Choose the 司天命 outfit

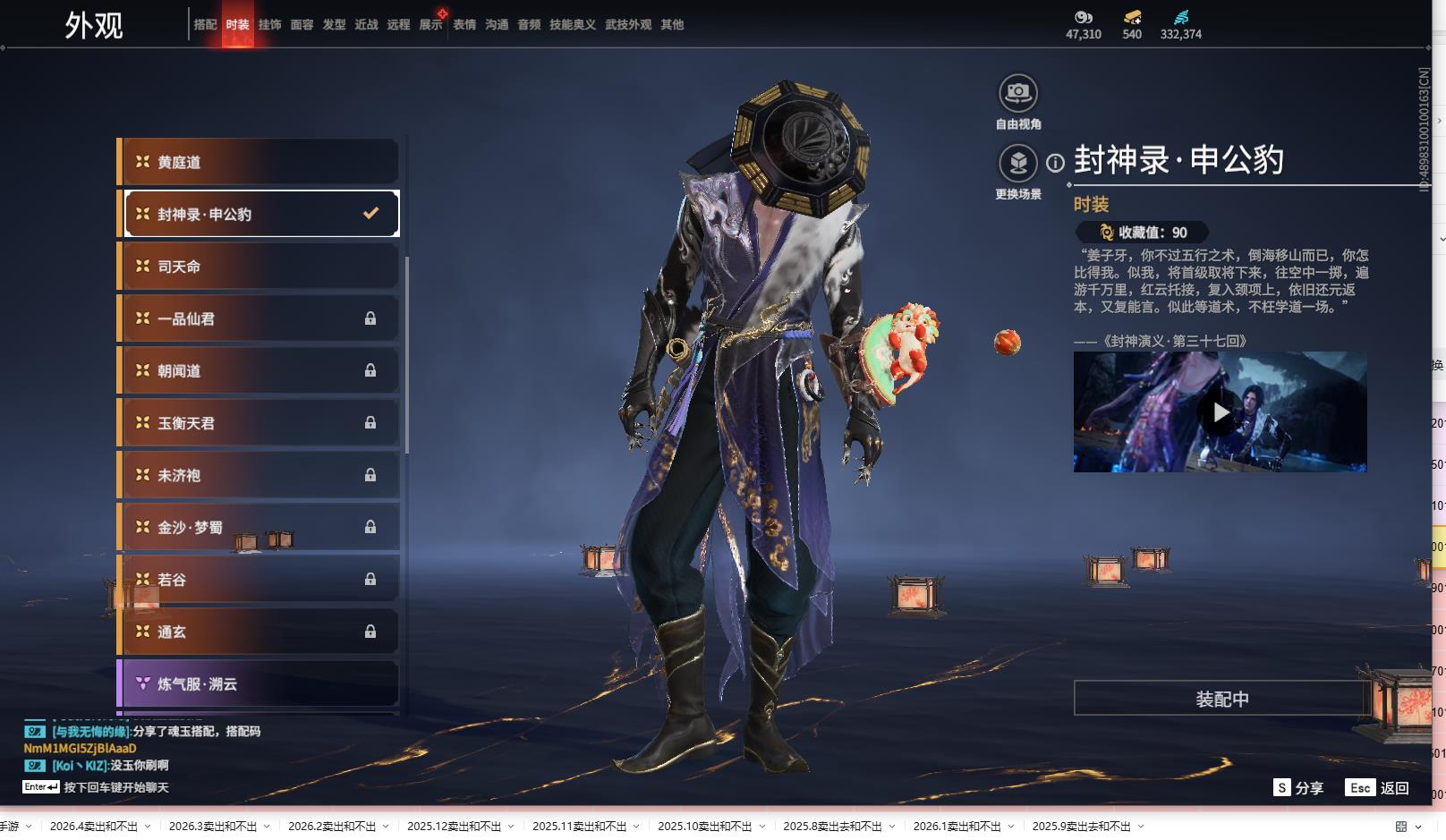pyautogui.click(x=259, y=267)
